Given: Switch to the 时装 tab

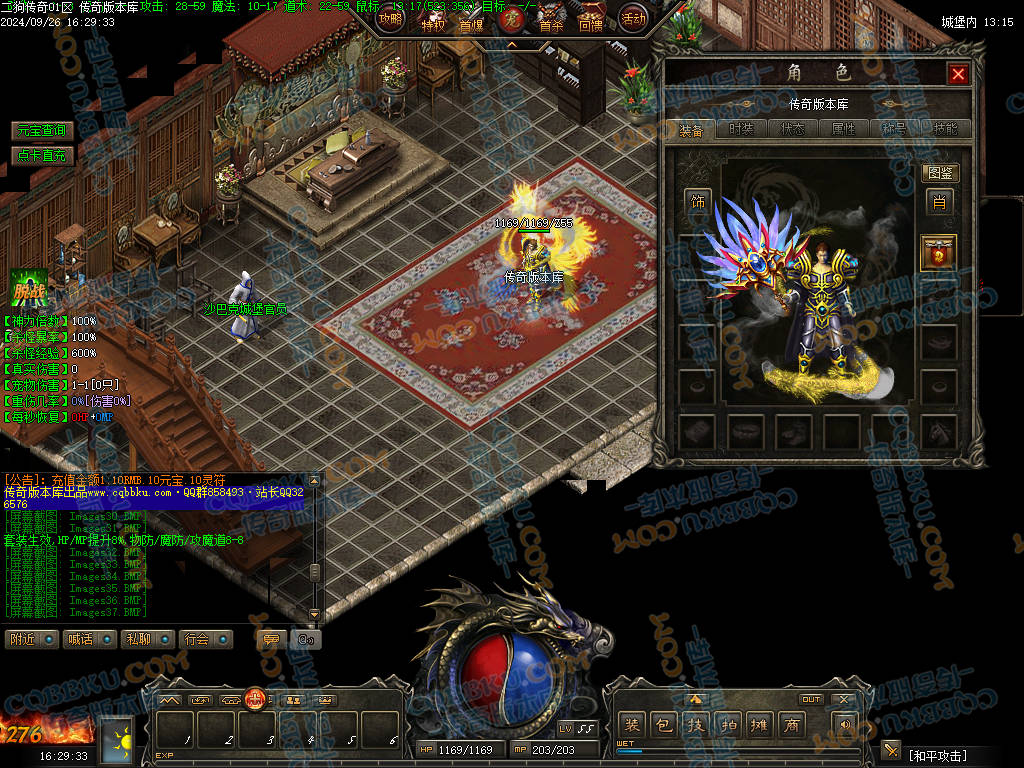Looking at the screenshot, I should [x=741, y=129].
